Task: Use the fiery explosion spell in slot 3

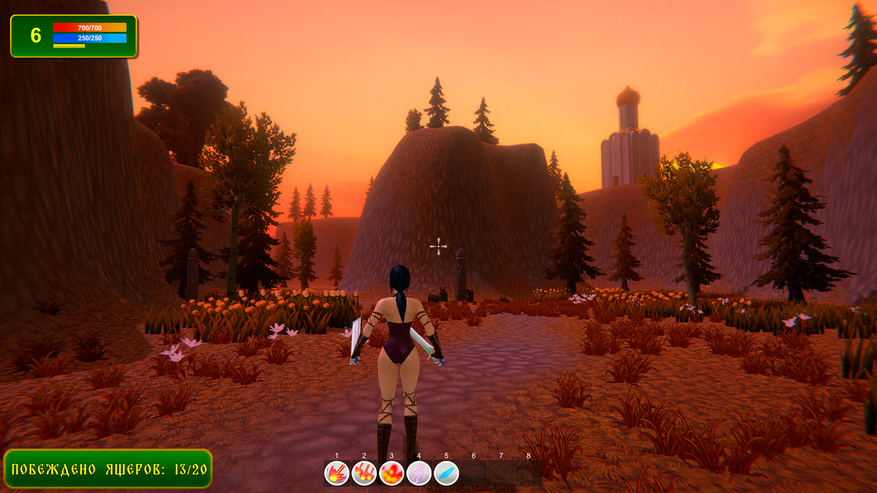Action: pos(392,473)
